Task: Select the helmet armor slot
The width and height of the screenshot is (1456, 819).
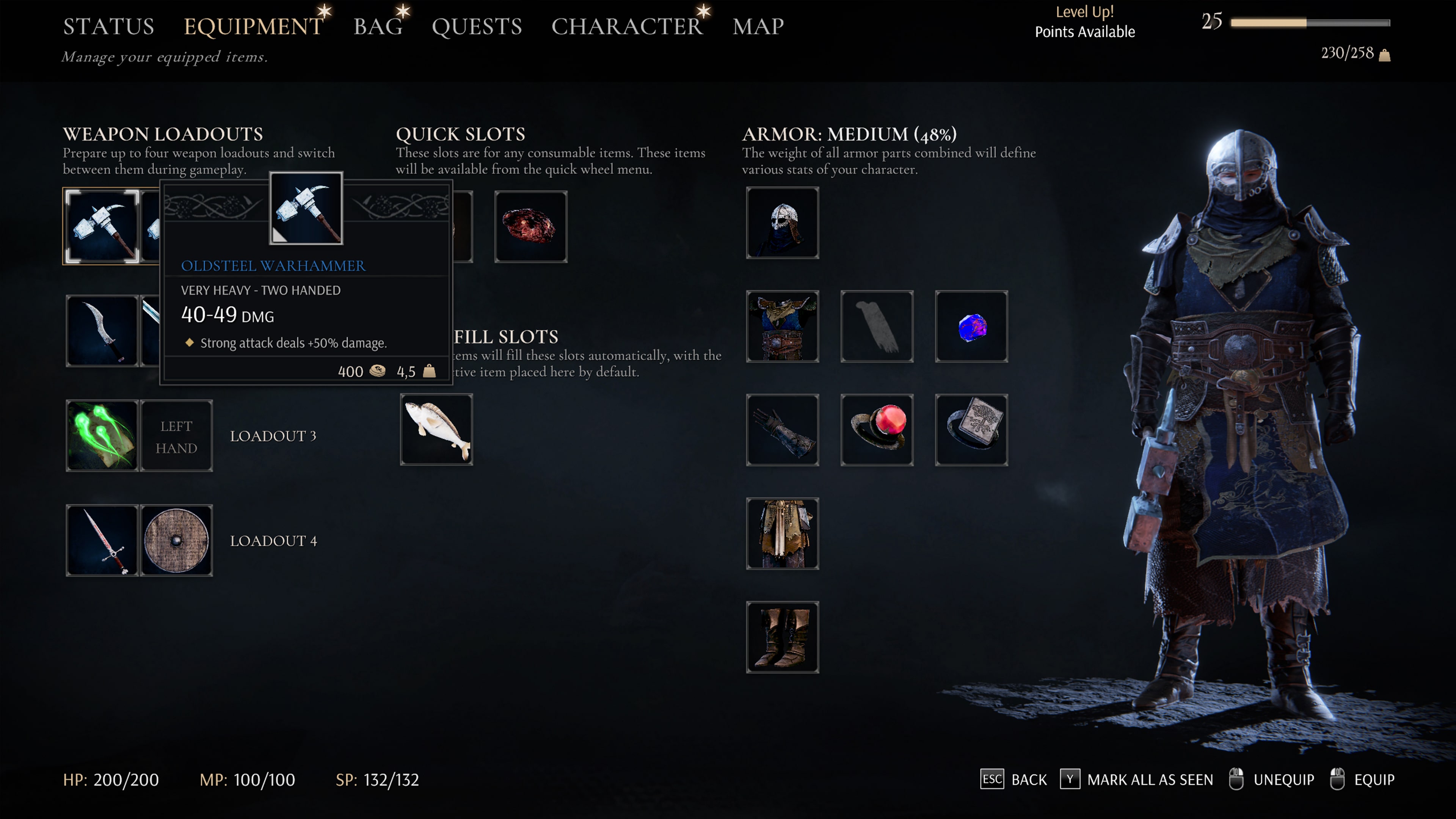Action: point(782,223)
